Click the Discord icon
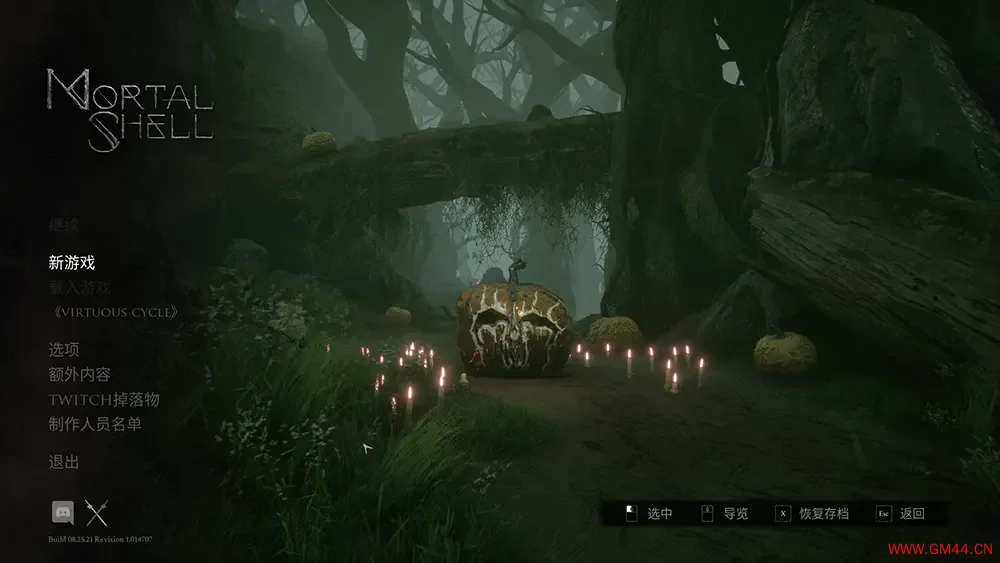The height and width of the screenshot is (563, 1000). click(x=63, y=513)
